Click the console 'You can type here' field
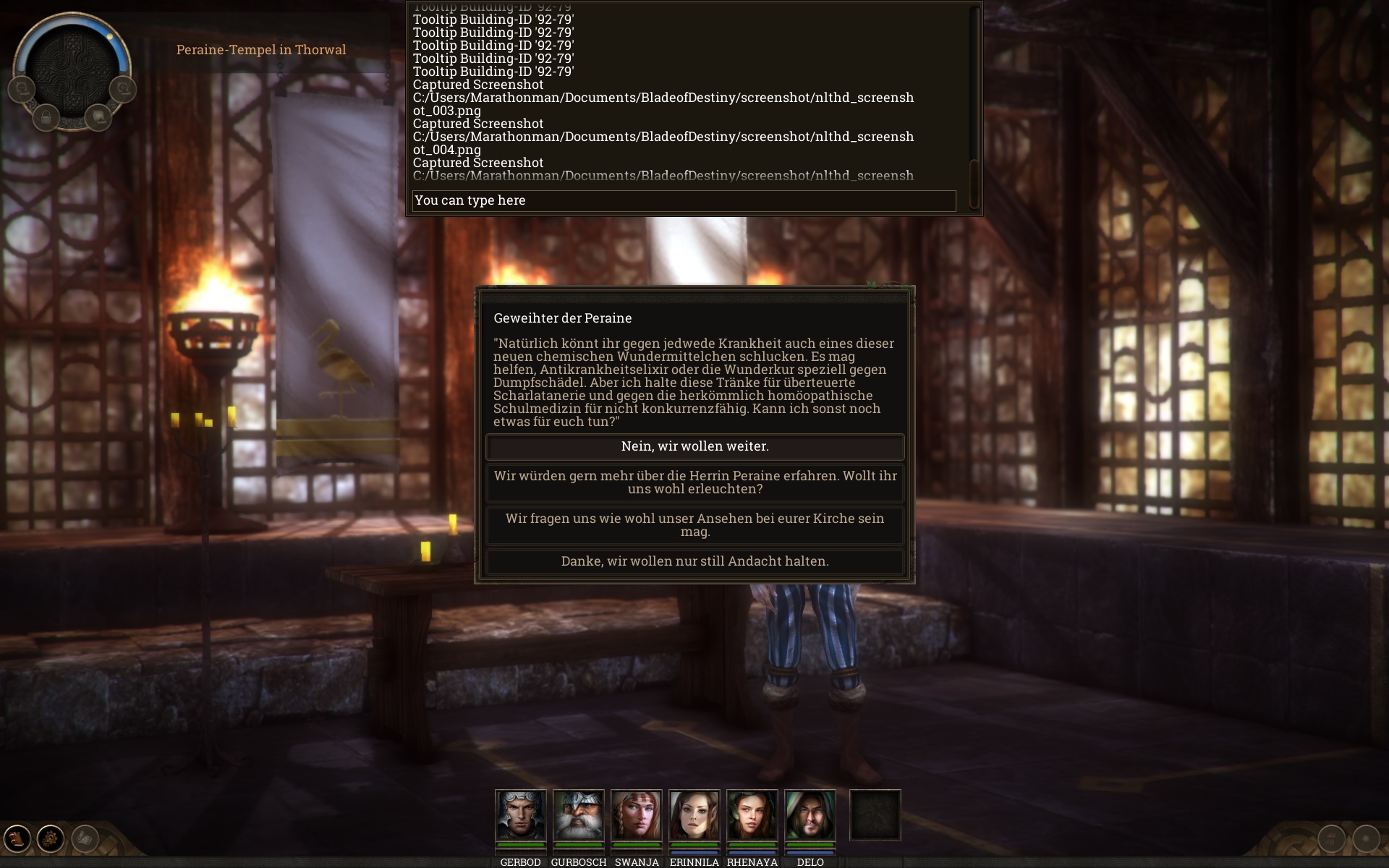Viewport: 1389px width, 868px height. pyautogui.click(x=684, y=200)
